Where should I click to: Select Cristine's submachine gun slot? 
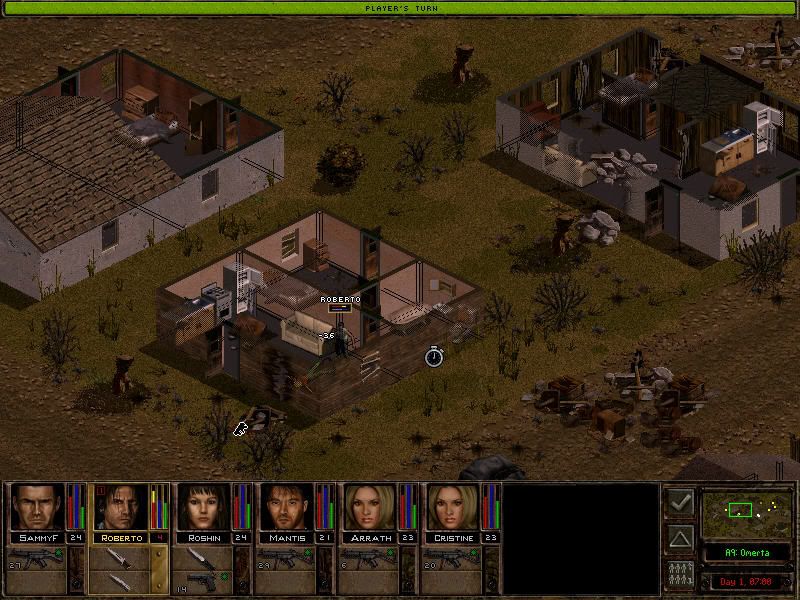[x=452, y=556]
